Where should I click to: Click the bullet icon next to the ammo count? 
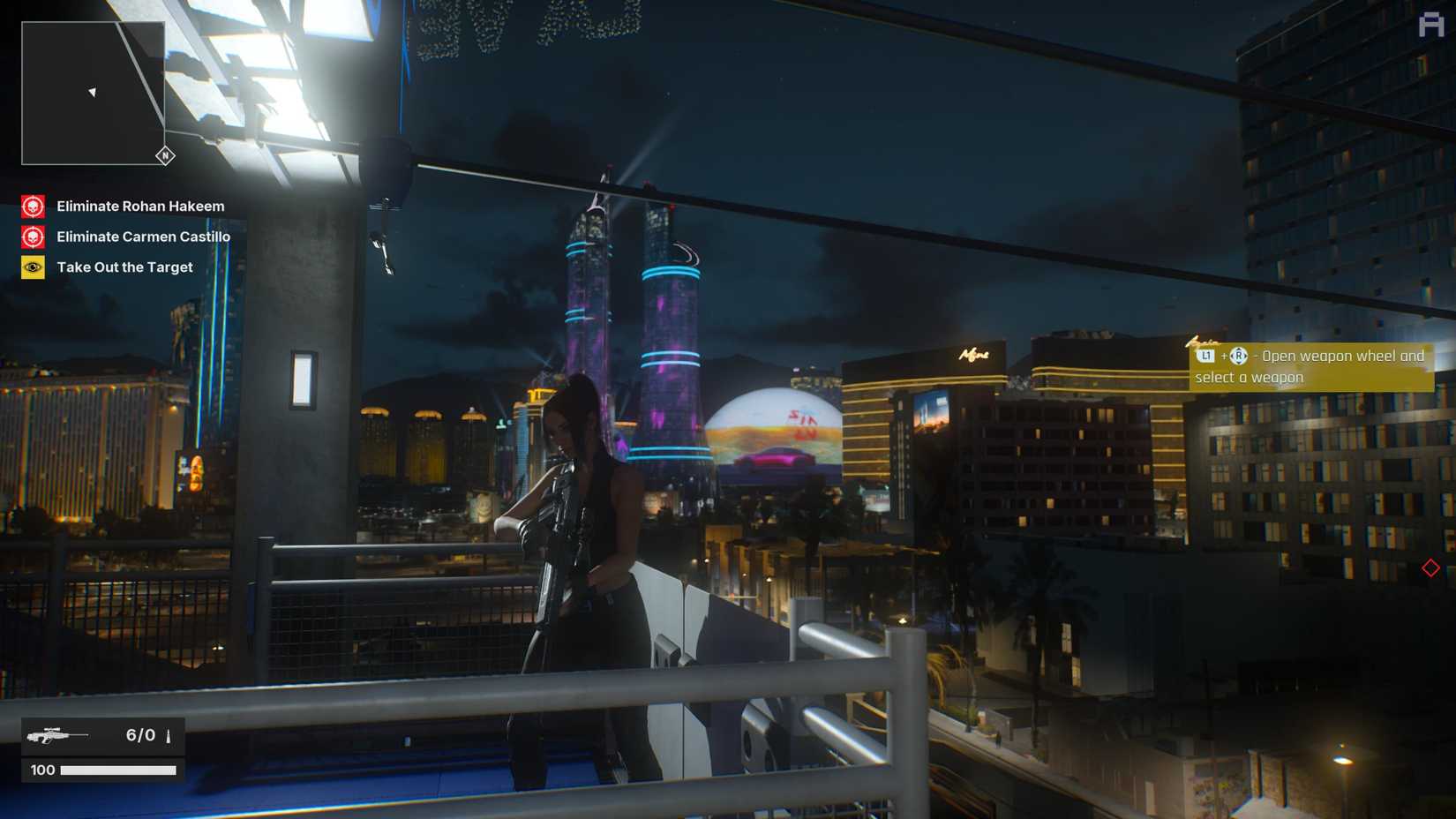point(168,735)
